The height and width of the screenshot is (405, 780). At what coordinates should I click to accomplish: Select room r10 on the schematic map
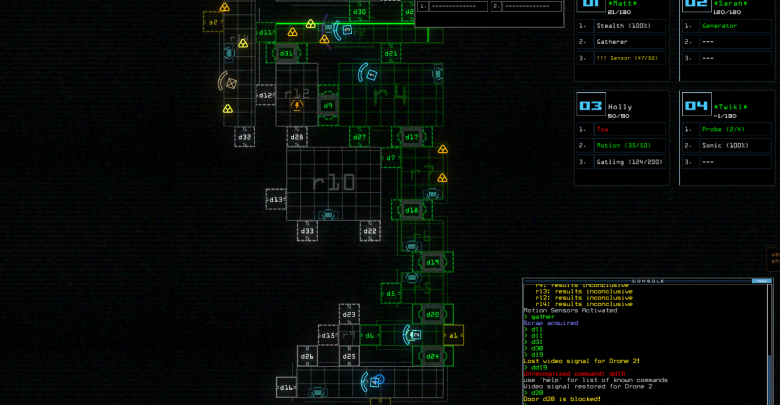(333, 182)
